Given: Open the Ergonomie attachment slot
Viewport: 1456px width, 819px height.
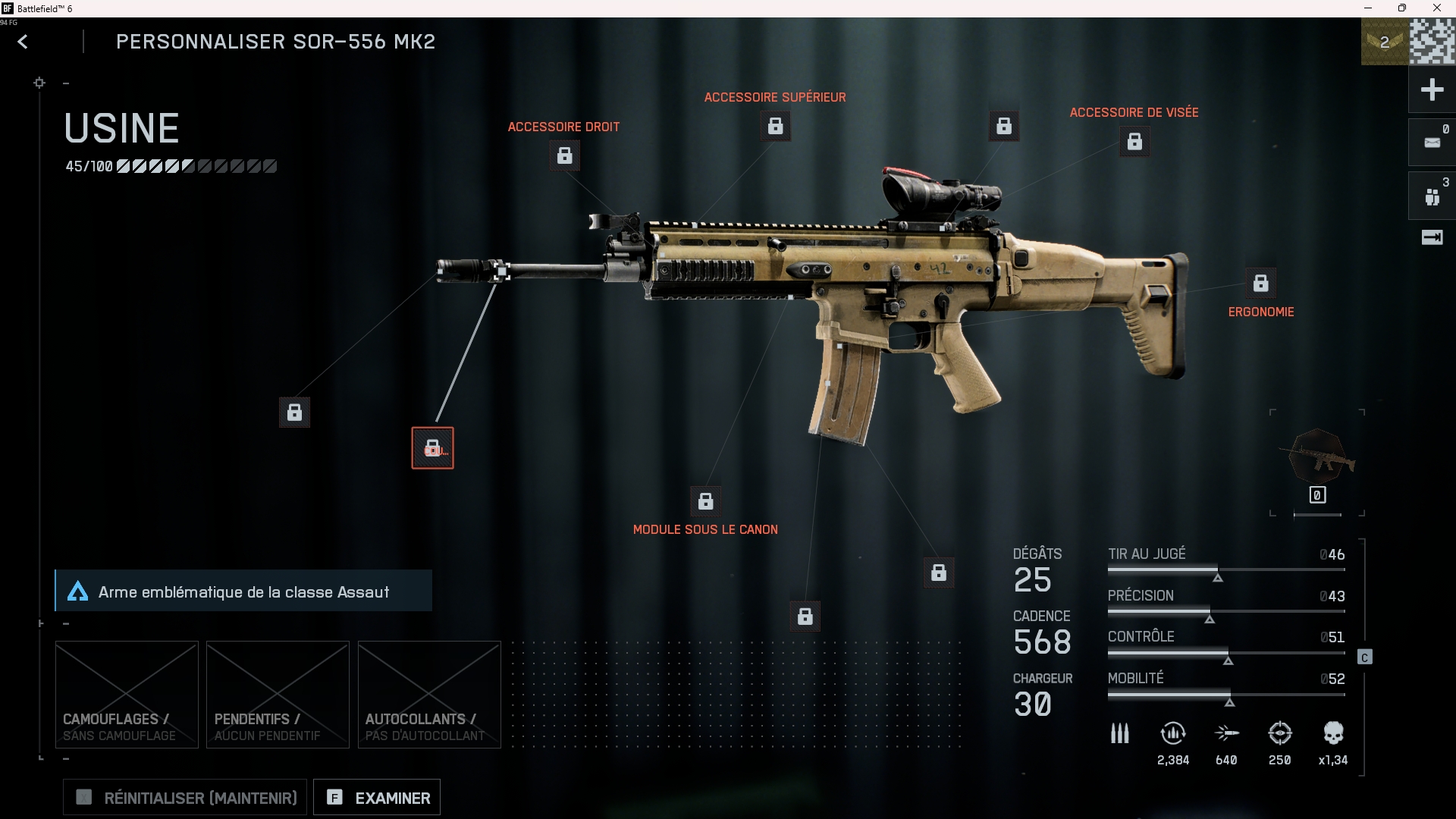Looking at the screenshot, I should click(x=1260, y=284).
